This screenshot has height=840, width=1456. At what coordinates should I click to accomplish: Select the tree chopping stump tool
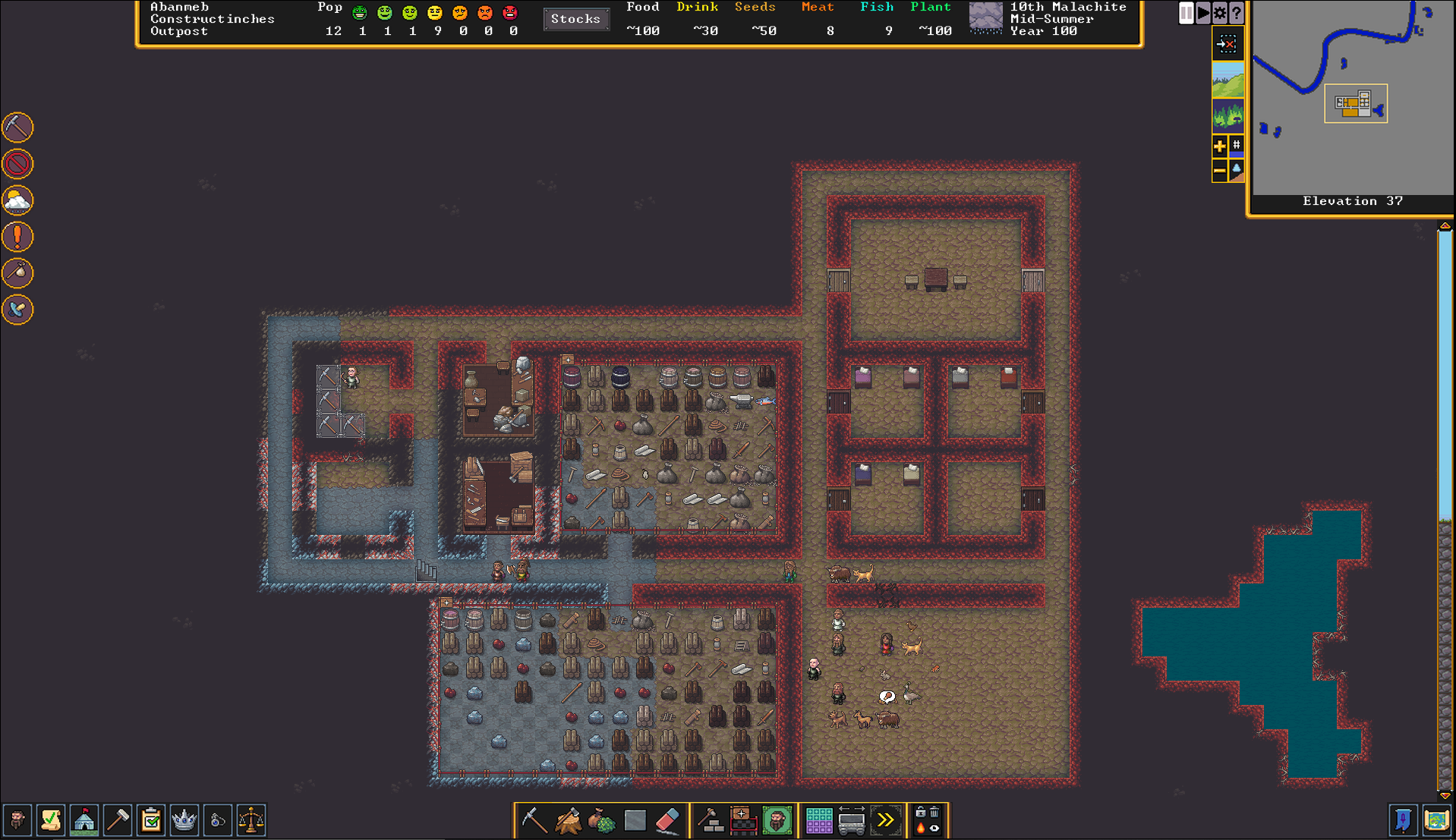(568, 820)
